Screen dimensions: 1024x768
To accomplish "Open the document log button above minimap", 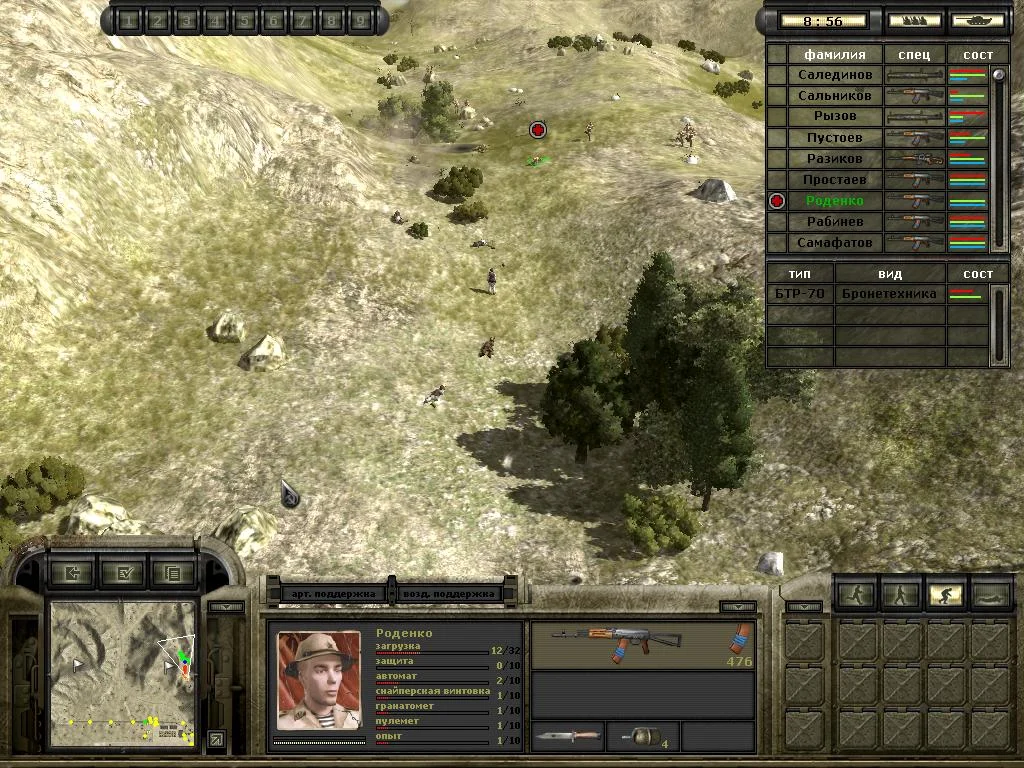I will click(174, 573).
